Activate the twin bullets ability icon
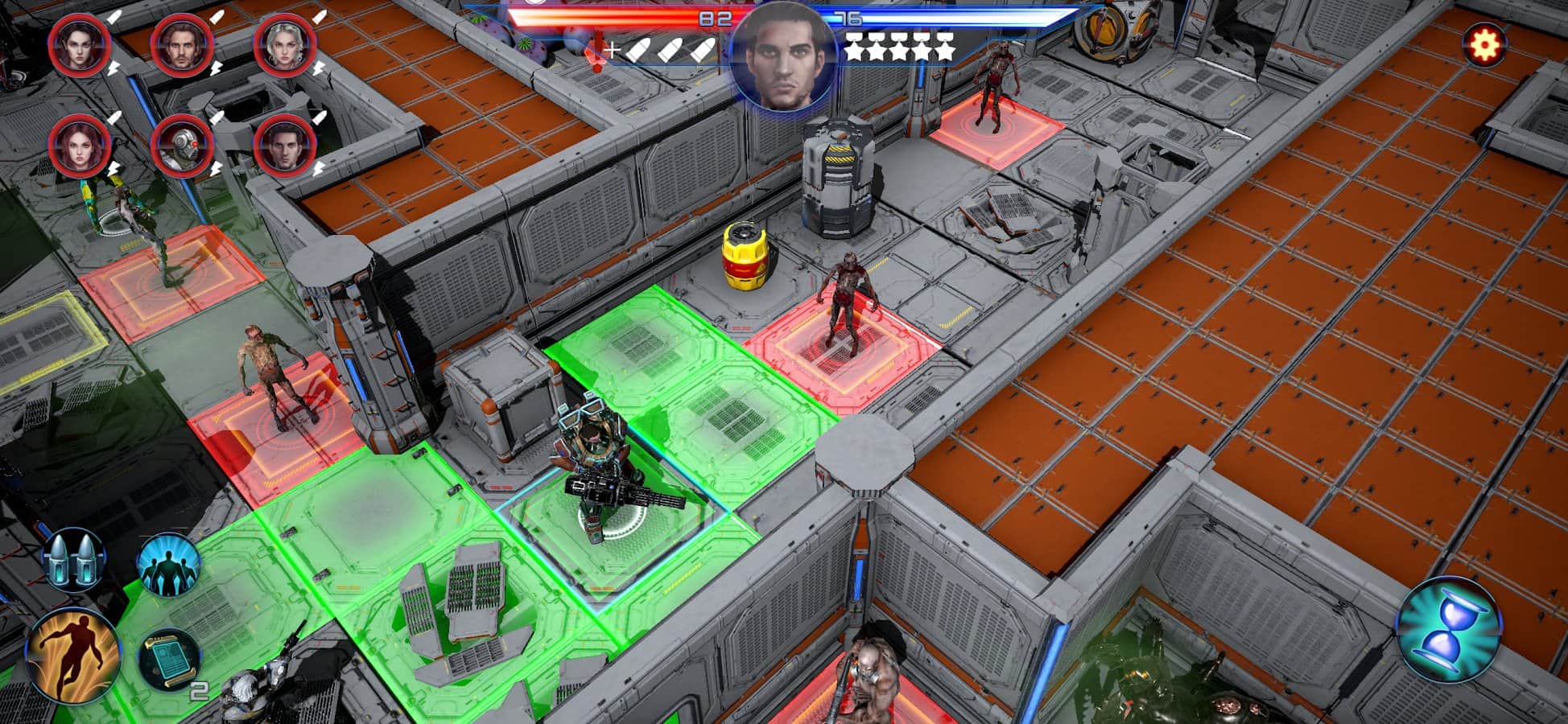The width and height of the screenshot is (1568, 724). [72, 557]
